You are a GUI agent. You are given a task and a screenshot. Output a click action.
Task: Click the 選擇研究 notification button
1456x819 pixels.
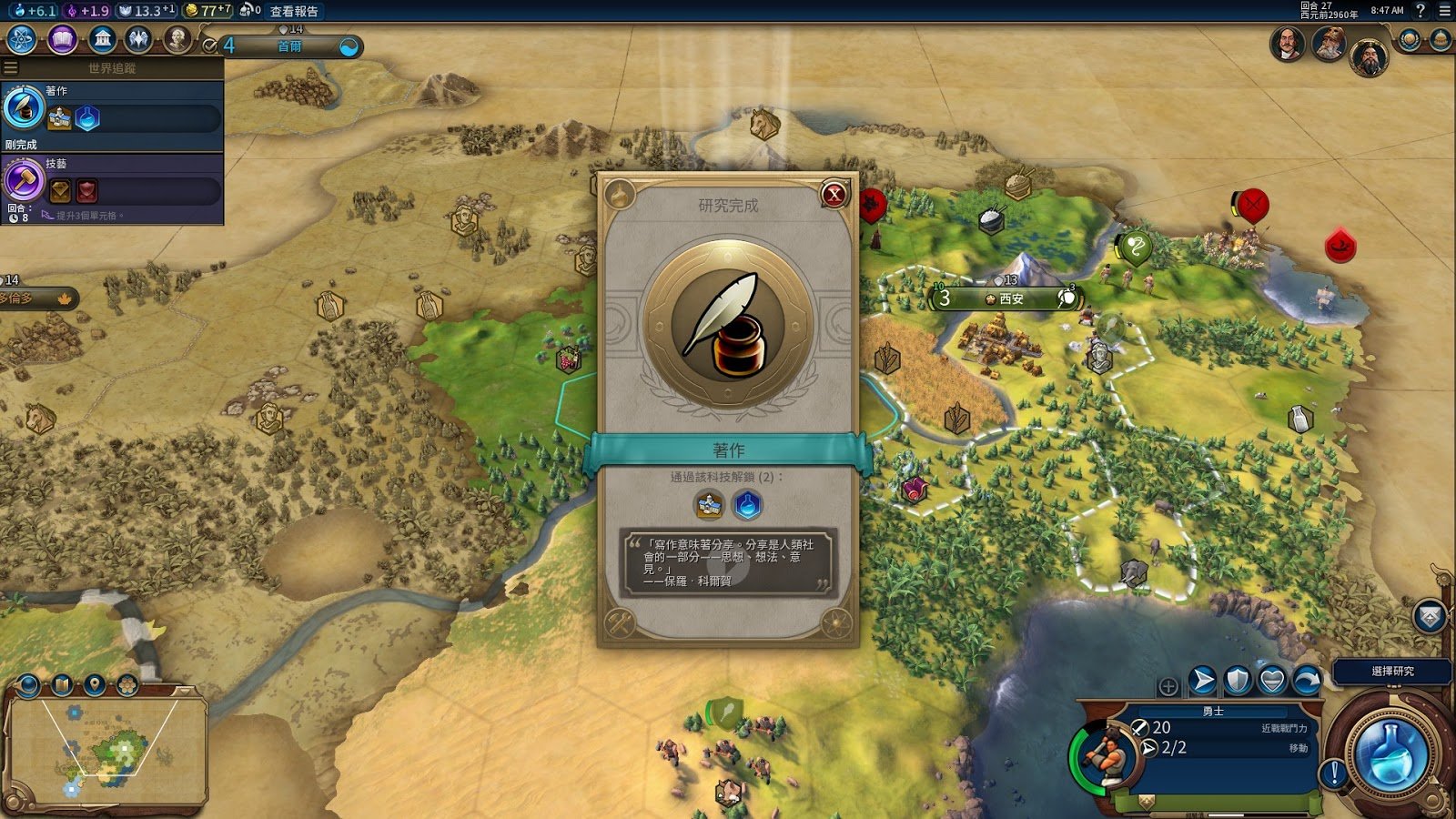pos(1391,672)
